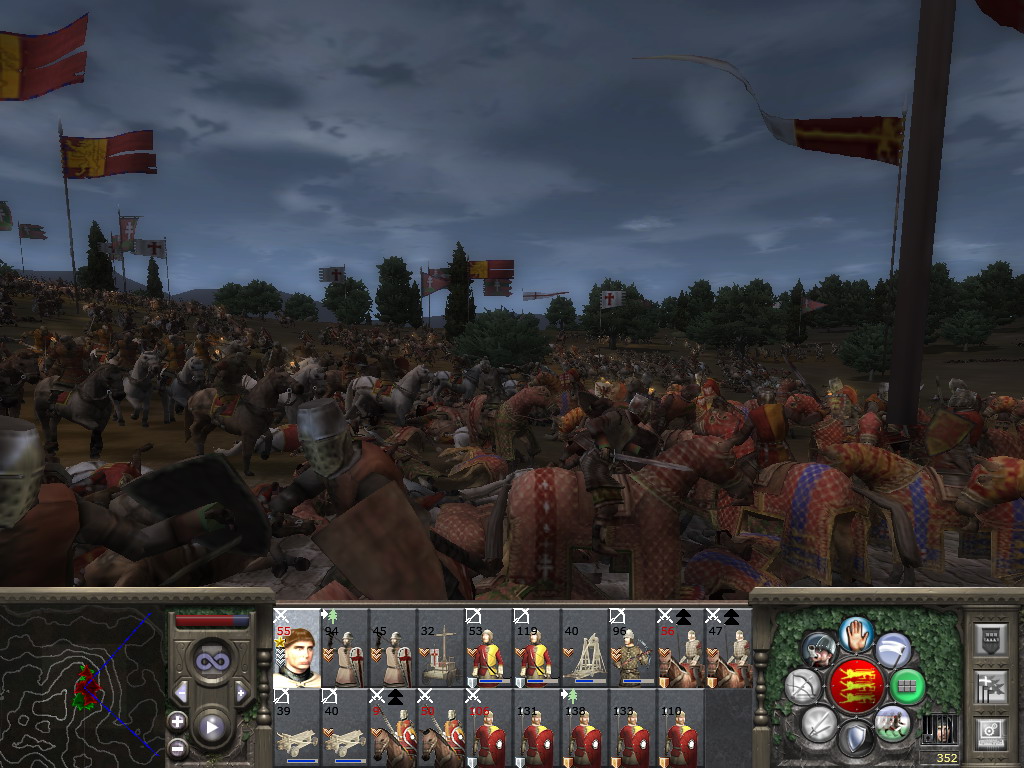Activate the fire-at-will bow button
Screen dimensions: 1024x768
[804, 686]
